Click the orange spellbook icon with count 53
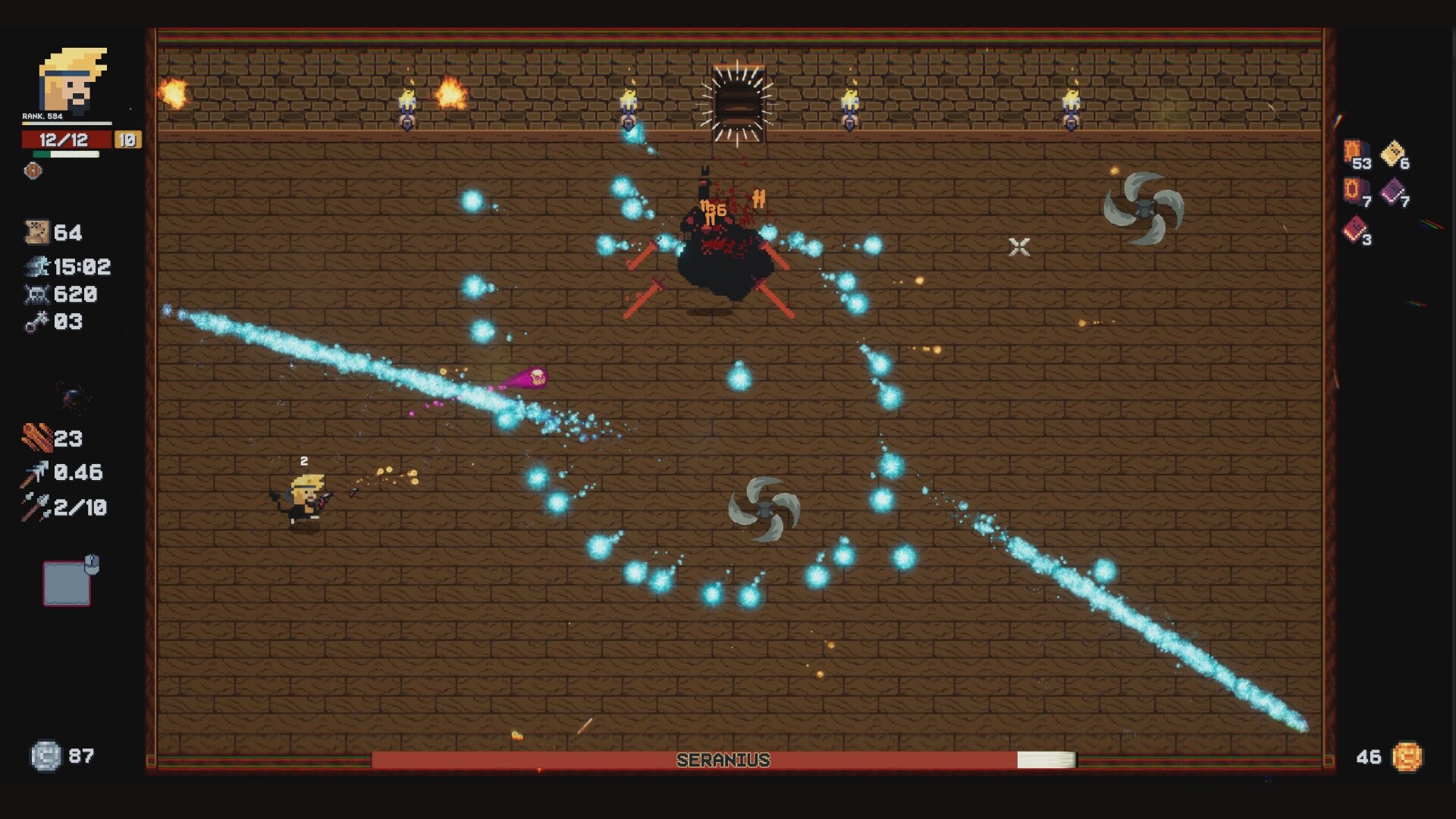Screen dimensions: 1456x819 pyautogui.click(x=1354, y=152)
